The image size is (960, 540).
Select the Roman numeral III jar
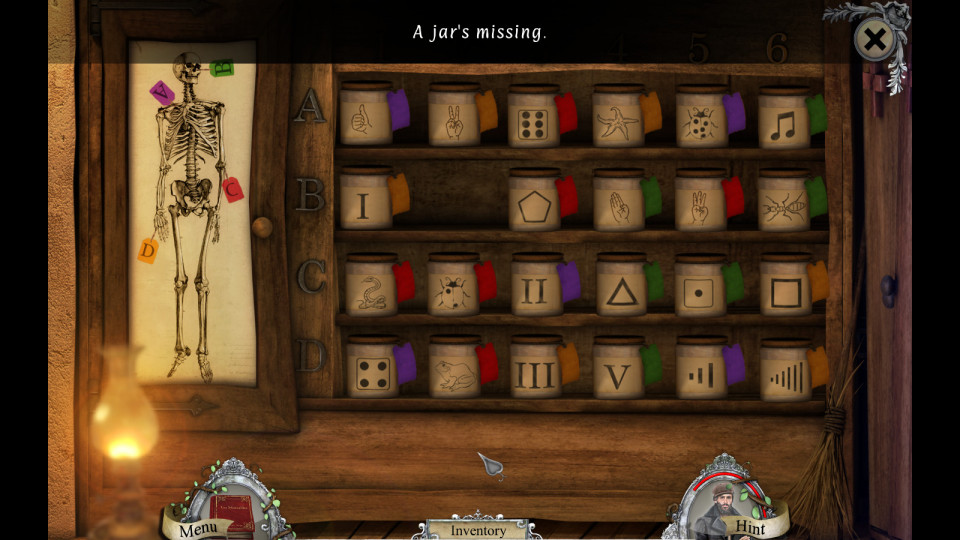[535, 371]
